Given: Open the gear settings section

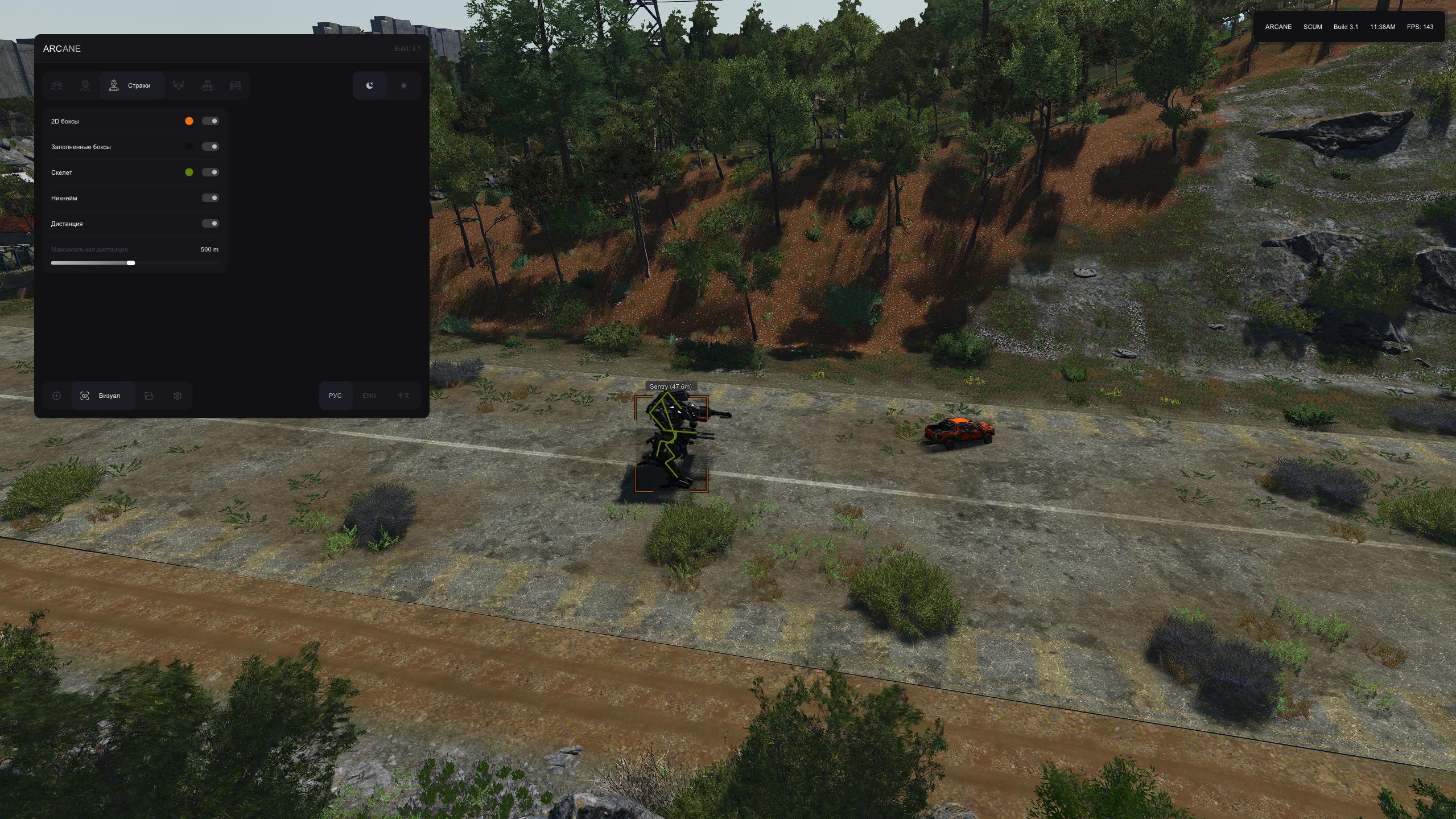Looking at the screenshot, I should [x=178, y=396].
